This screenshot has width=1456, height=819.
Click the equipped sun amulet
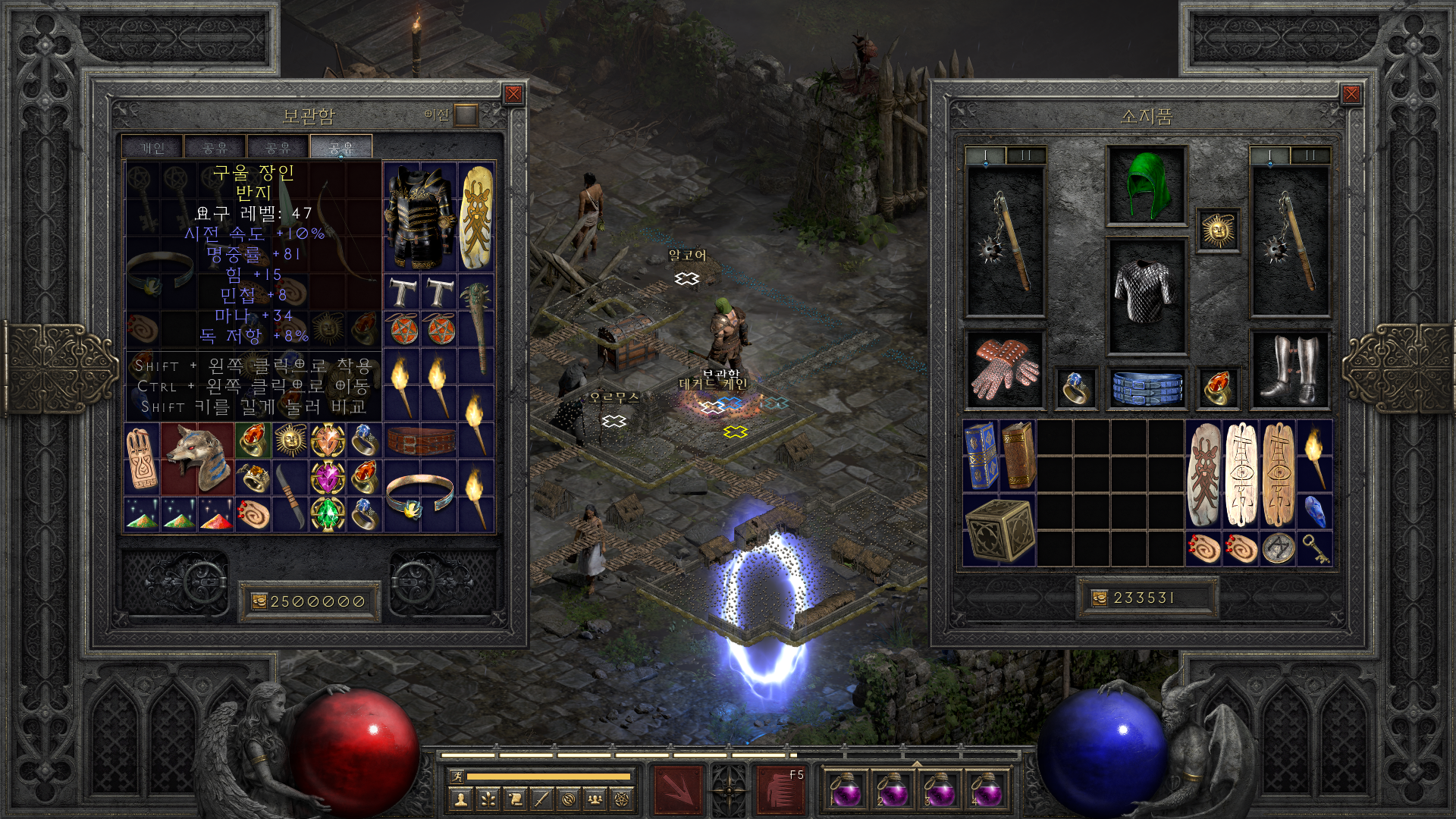[1218, 231]
